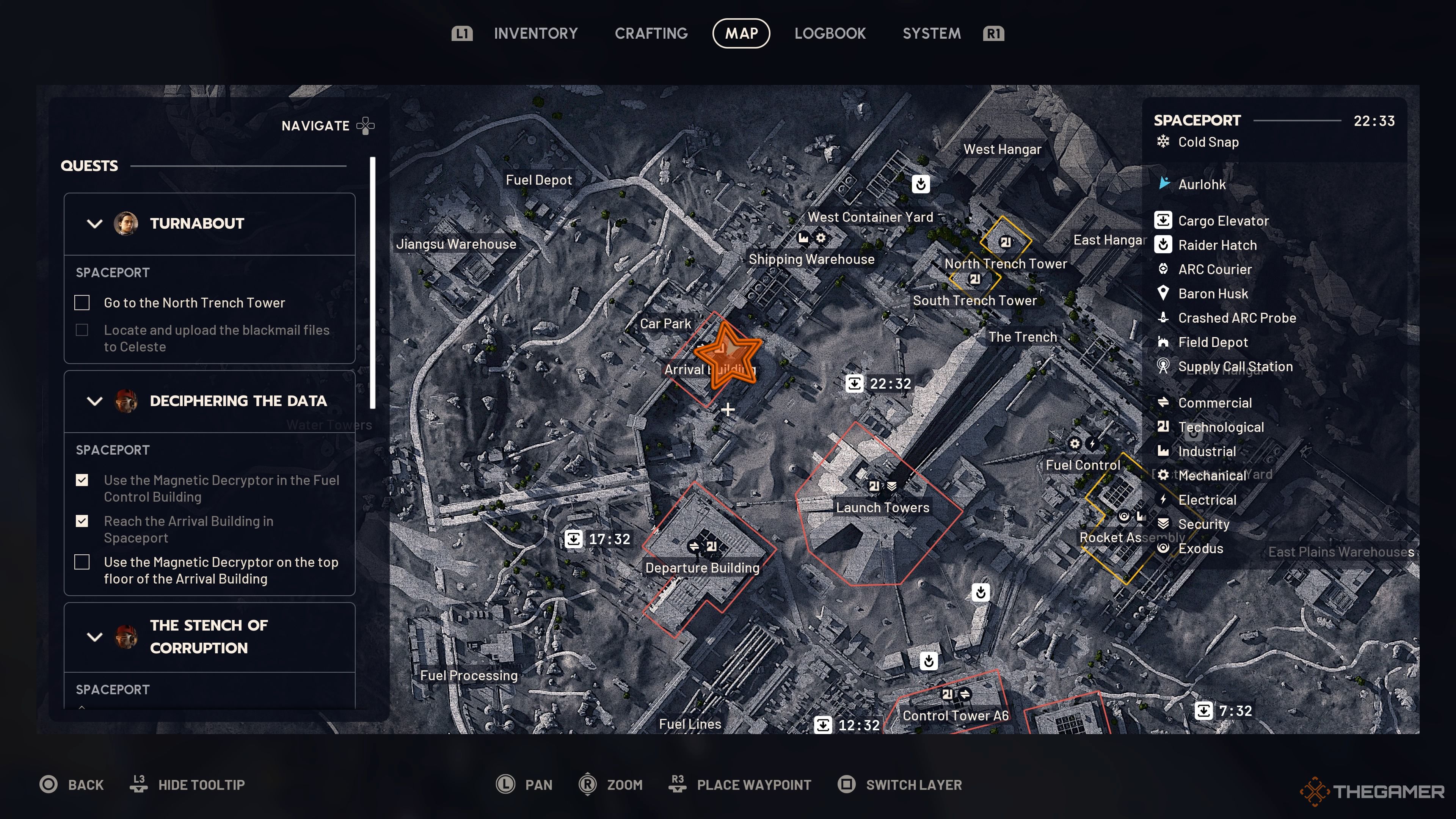1456x819 pixels.
Task: Check the Magnetic Decryptor top floor objective
Action: tap(82, 562)
